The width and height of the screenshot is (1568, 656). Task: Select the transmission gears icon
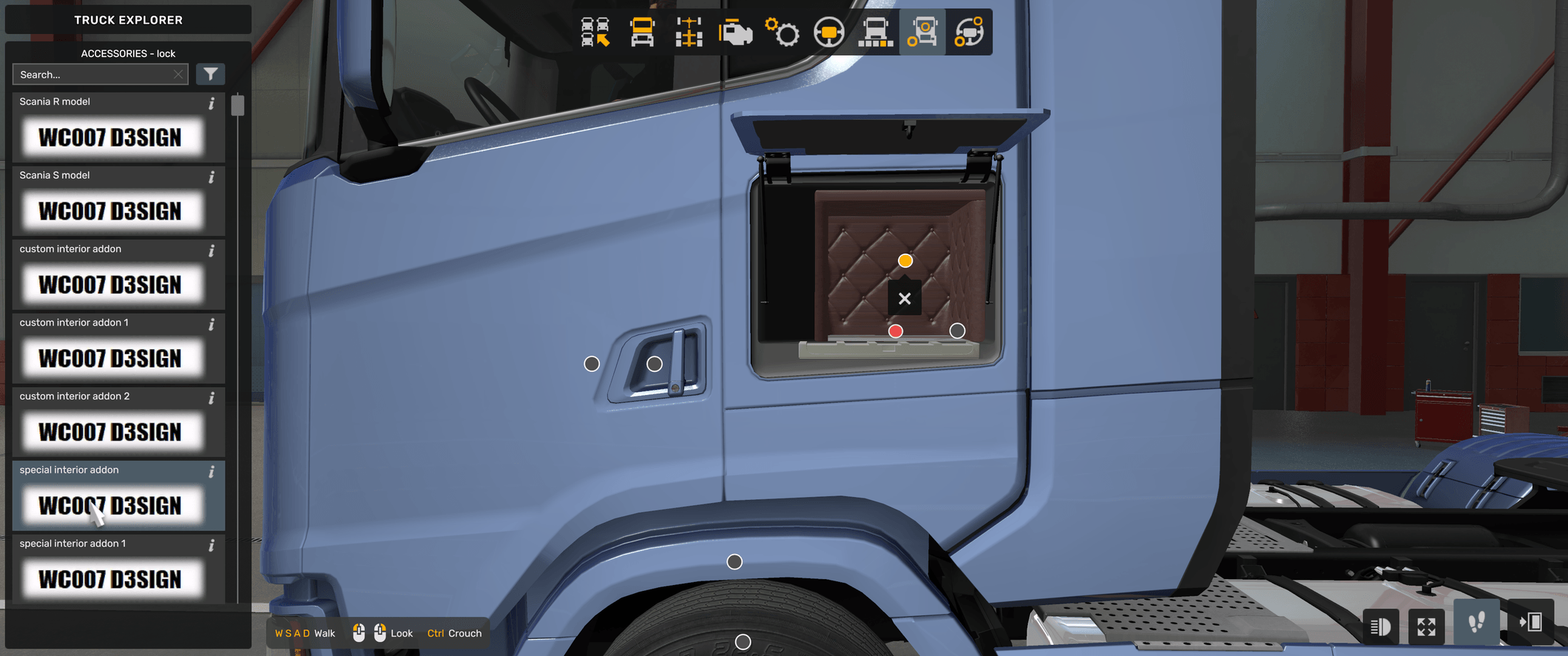(783, 33)
